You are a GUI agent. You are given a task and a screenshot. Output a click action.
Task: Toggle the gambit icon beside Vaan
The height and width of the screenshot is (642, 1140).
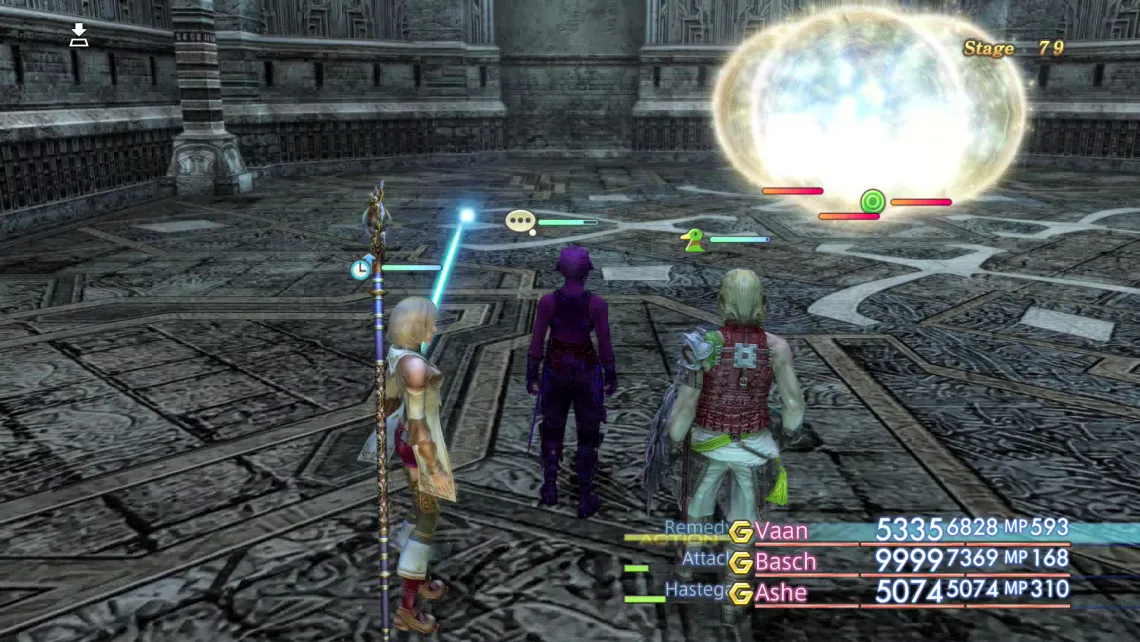click(740, 531)
